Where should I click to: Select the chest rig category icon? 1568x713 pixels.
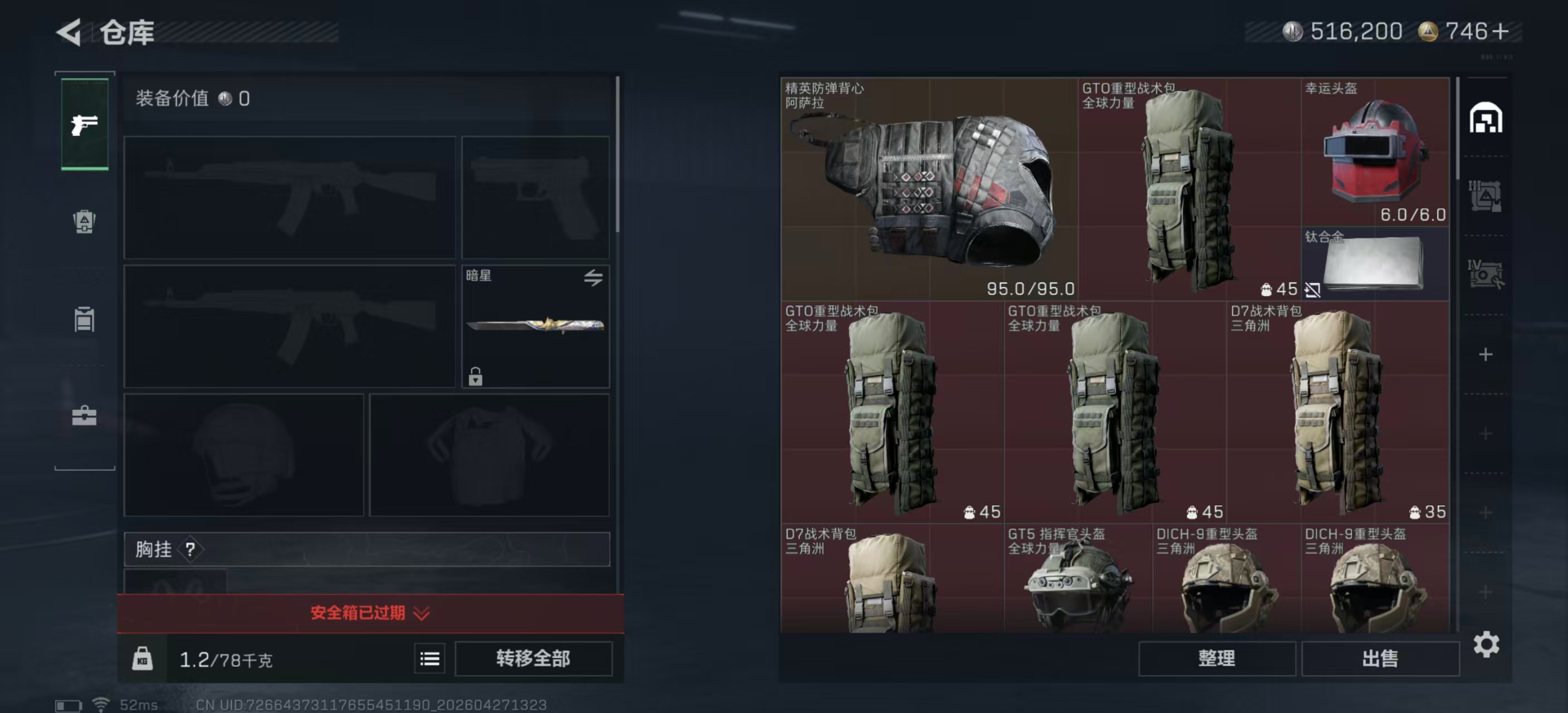[x=84, y=320]
